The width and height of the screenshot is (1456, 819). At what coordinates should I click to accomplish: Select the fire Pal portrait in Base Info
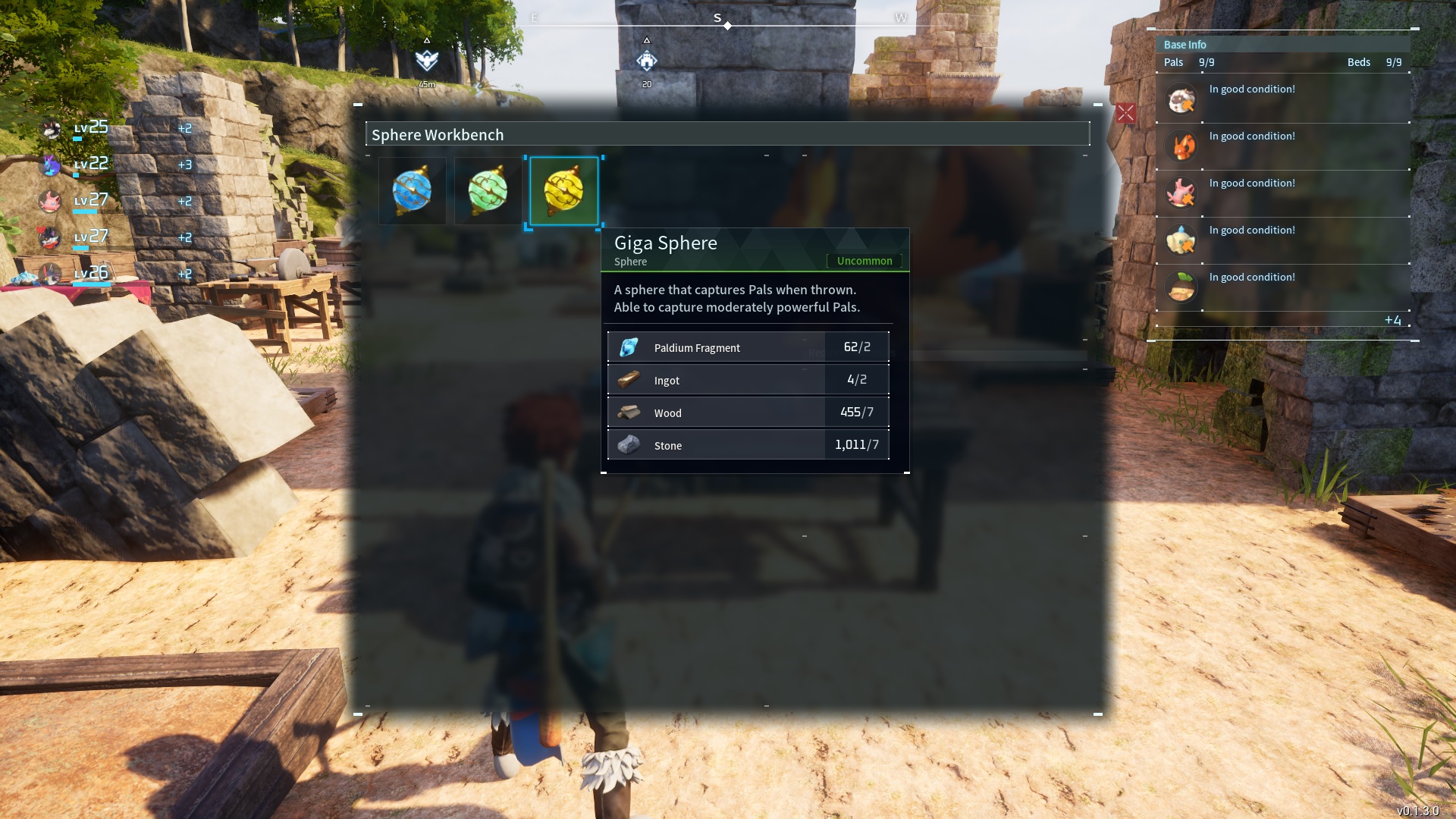tap(1181, 146)
